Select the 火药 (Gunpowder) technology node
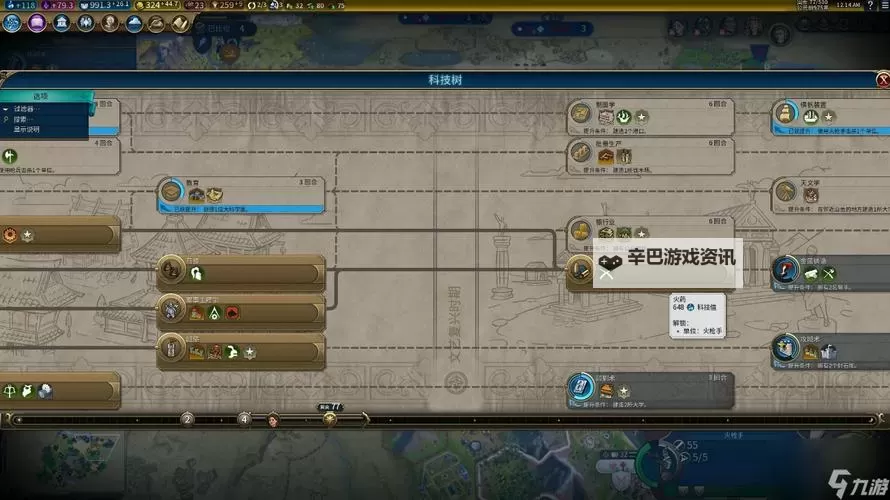 (x=581, y=269)
